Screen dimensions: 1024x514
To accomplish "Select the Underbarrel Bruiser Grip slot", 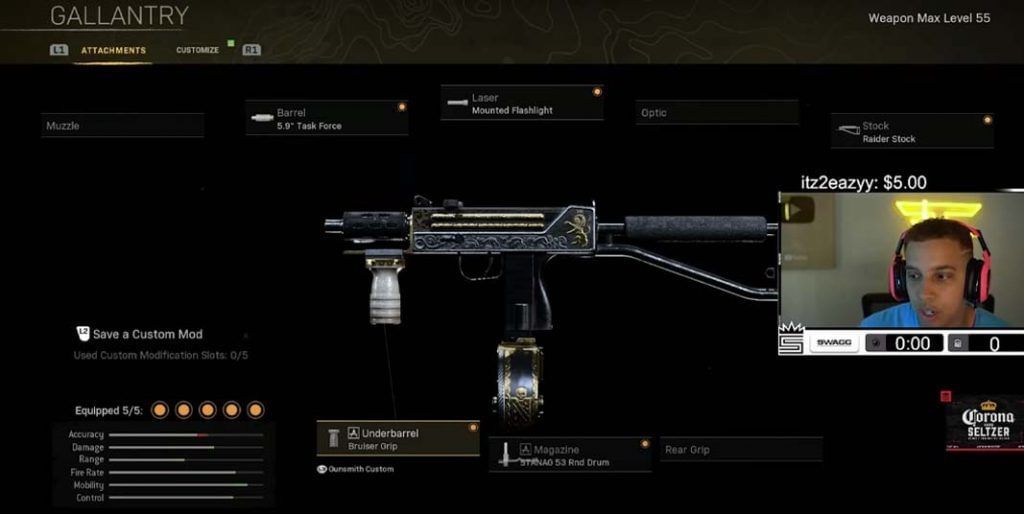I will click(x=398, y=439).
